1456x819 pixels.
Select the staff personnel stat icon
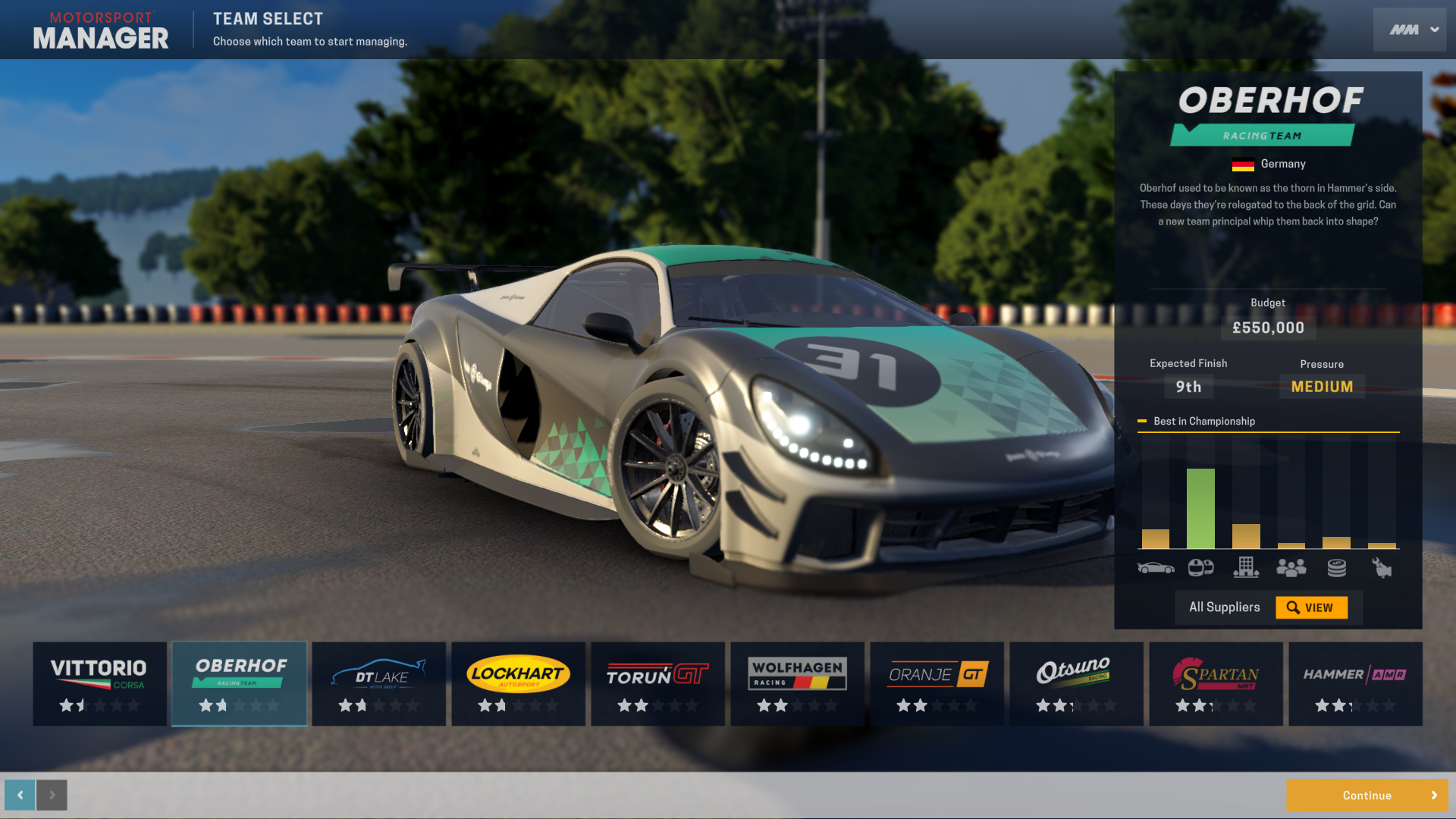(1291, 567)
